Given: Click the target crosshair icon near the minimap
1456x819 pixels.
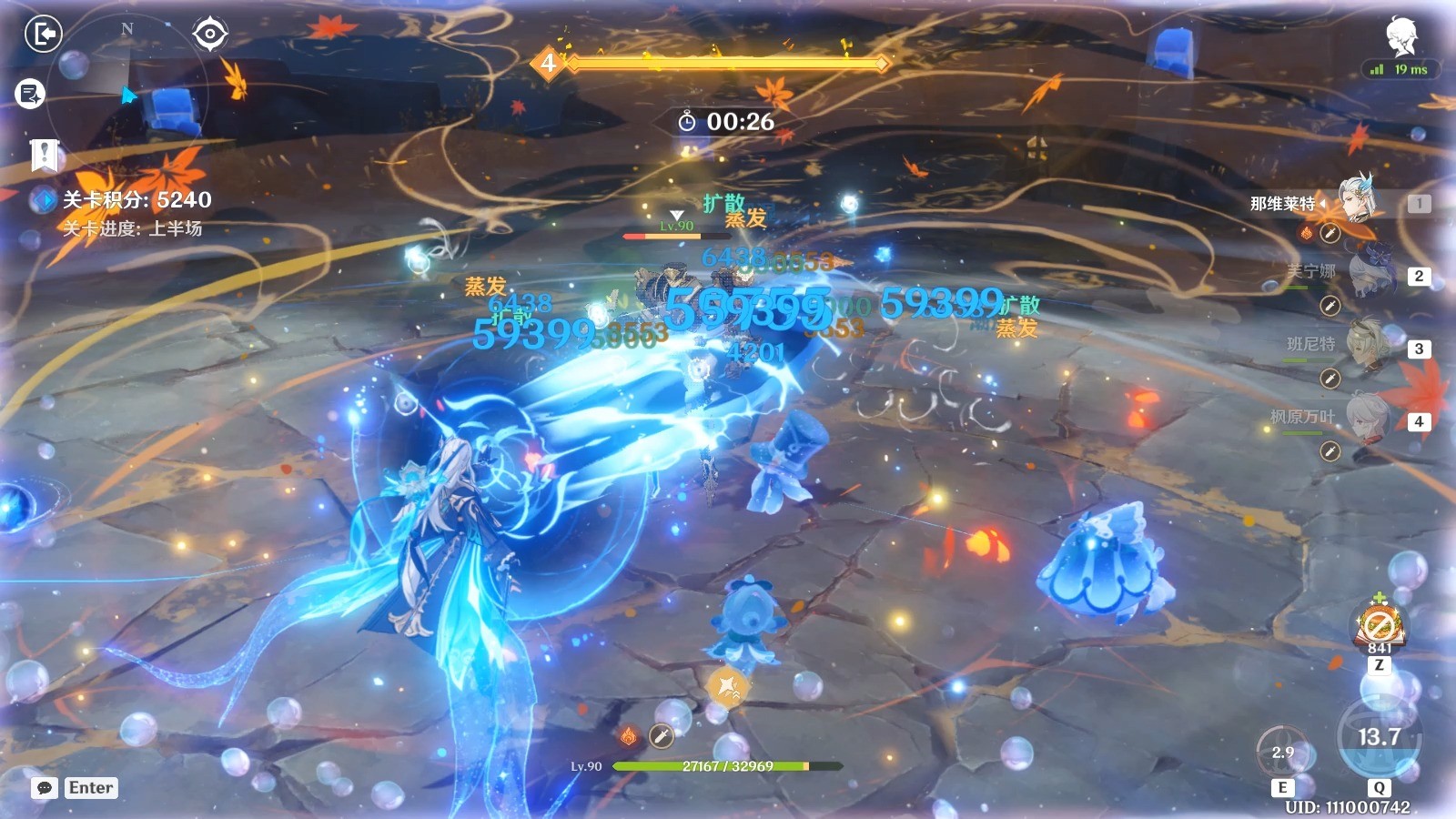Looking at the screenshot, I should click(210, 35).
